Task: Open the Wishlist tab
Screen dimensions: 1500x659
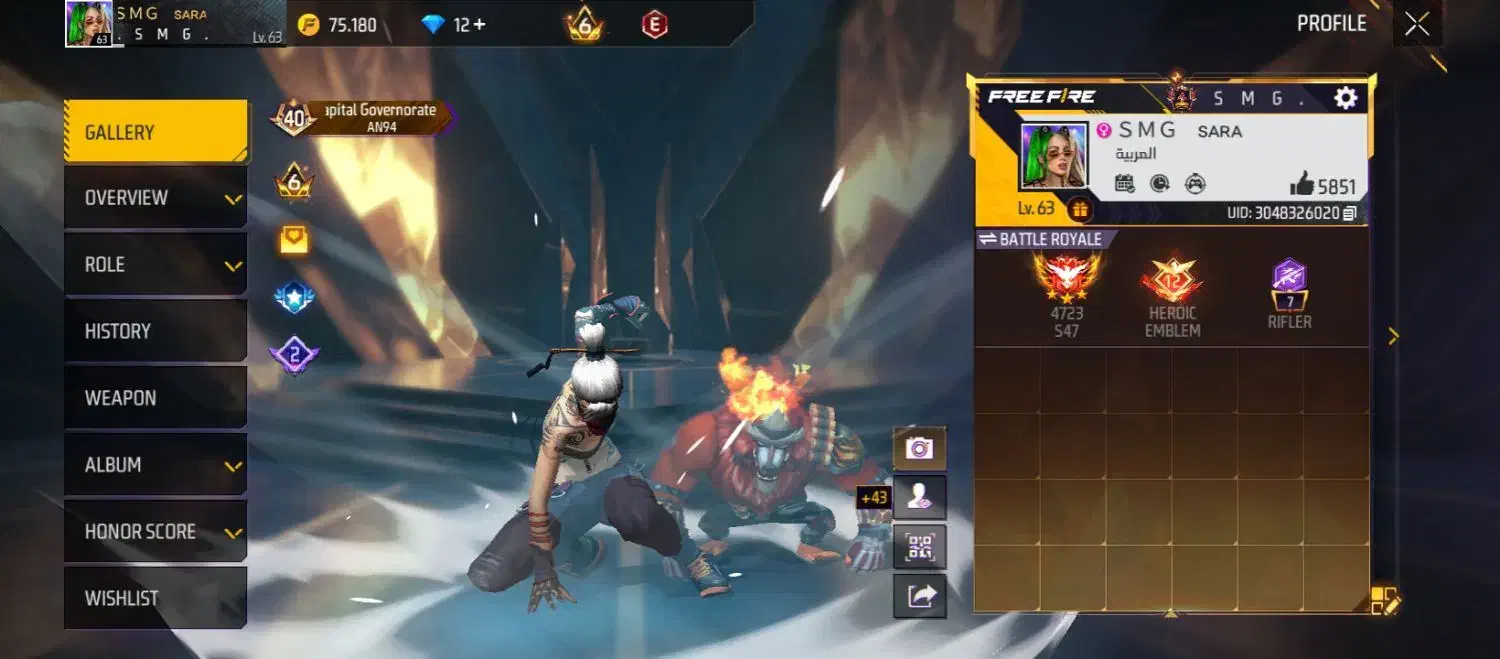Action: tap(155, 598)
